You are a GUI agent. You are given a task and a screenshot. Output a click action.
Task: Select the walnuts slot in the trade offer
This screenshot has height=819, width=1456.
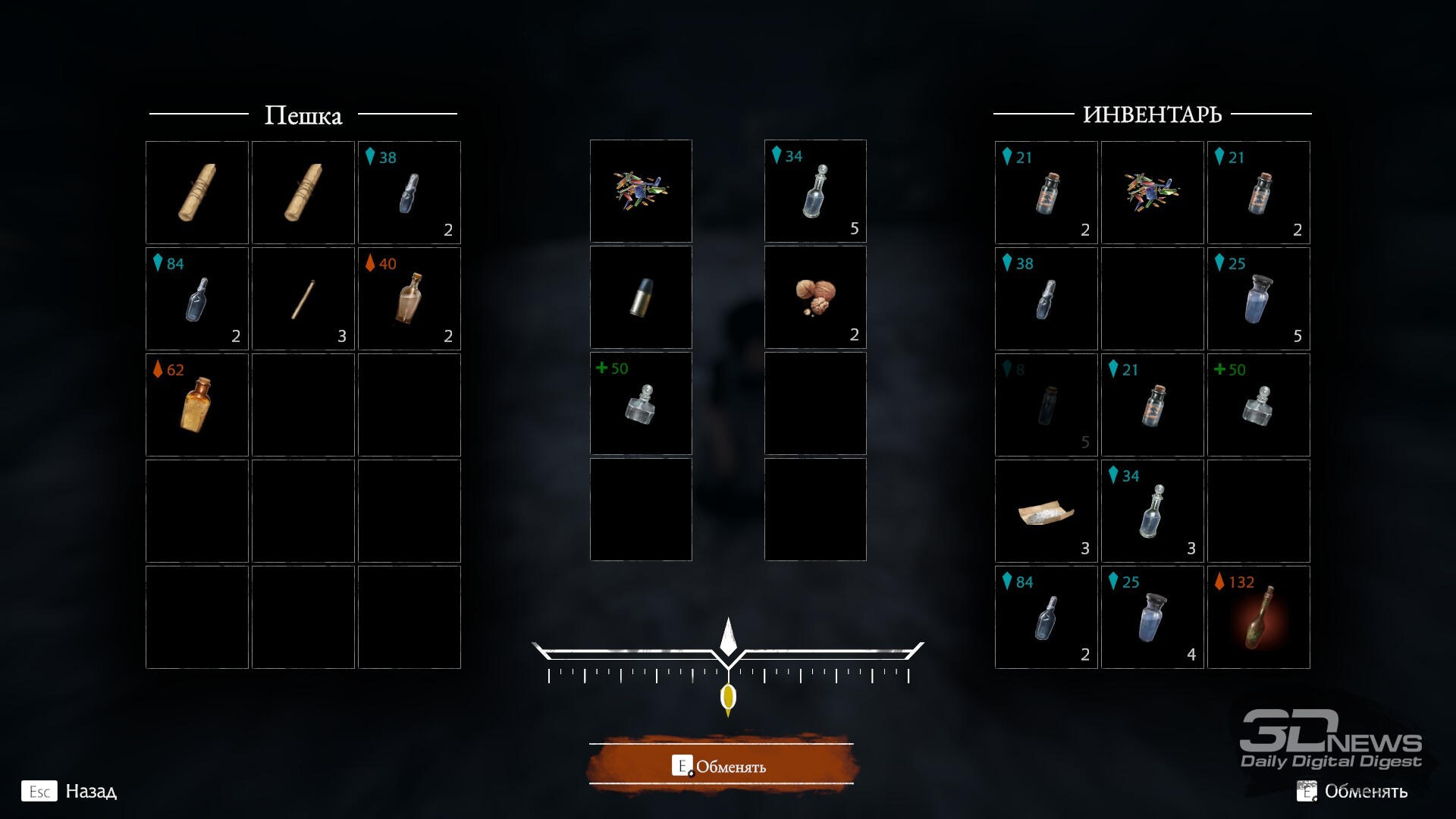pos(815,297)
